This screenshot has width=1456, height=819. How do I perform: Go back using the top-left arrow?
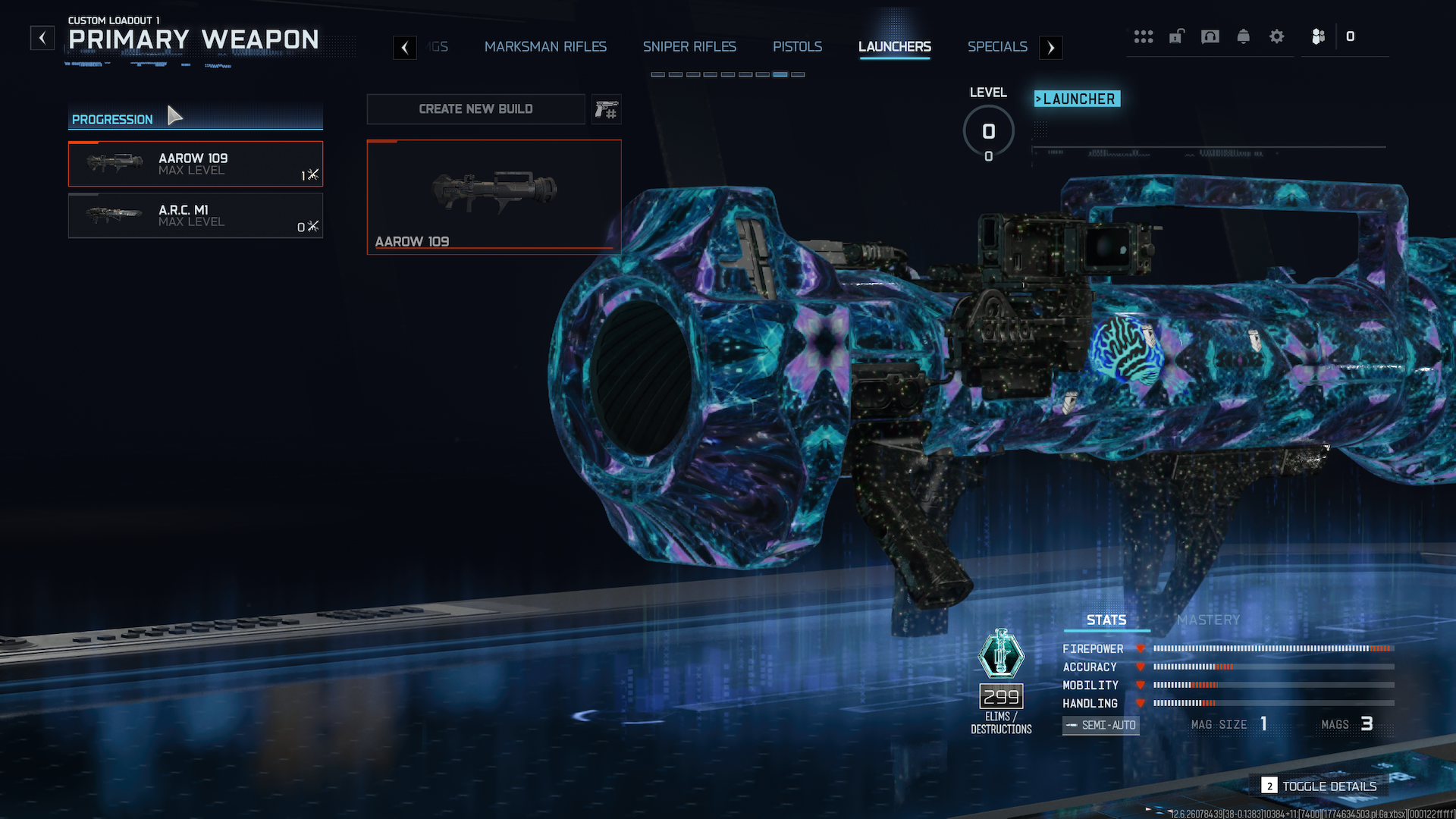point(42,37)
